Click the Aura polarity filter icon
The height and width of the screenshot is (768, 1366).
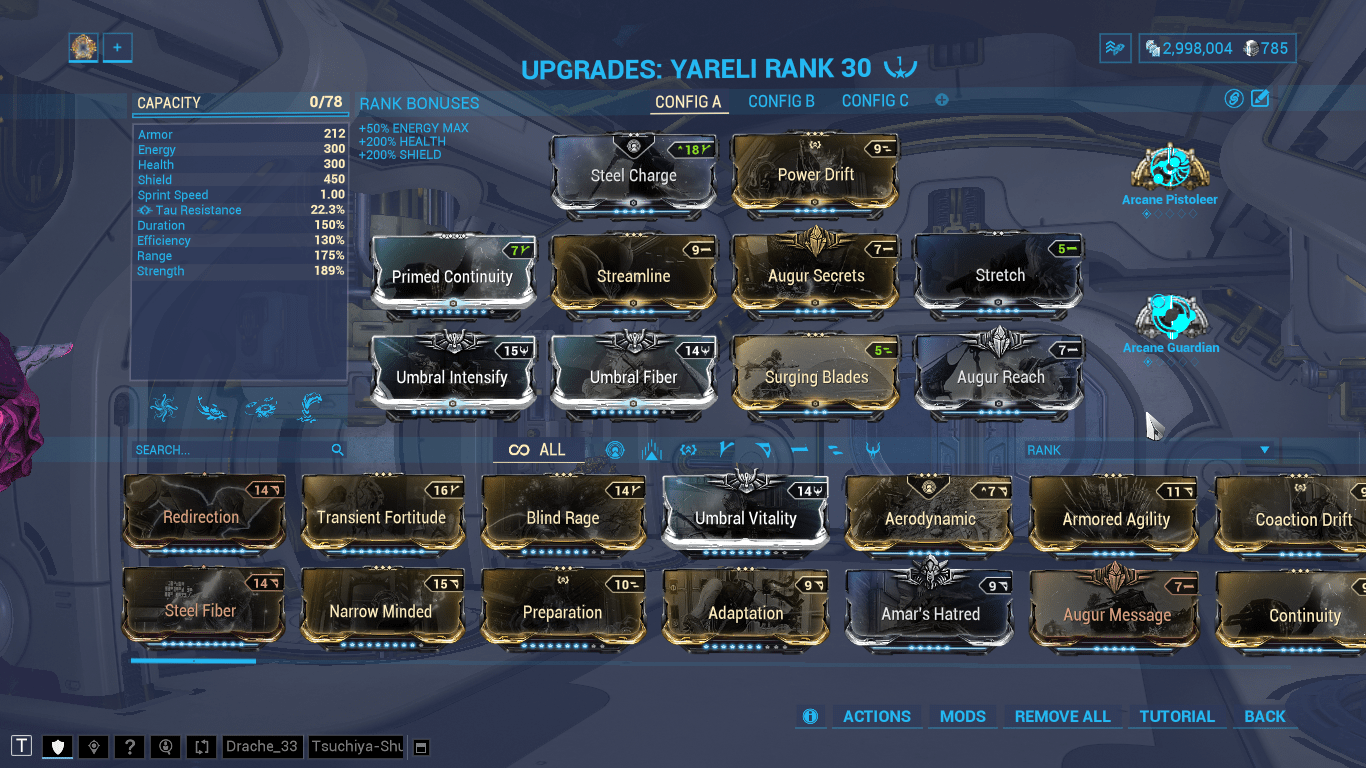(x=614, y=450)
